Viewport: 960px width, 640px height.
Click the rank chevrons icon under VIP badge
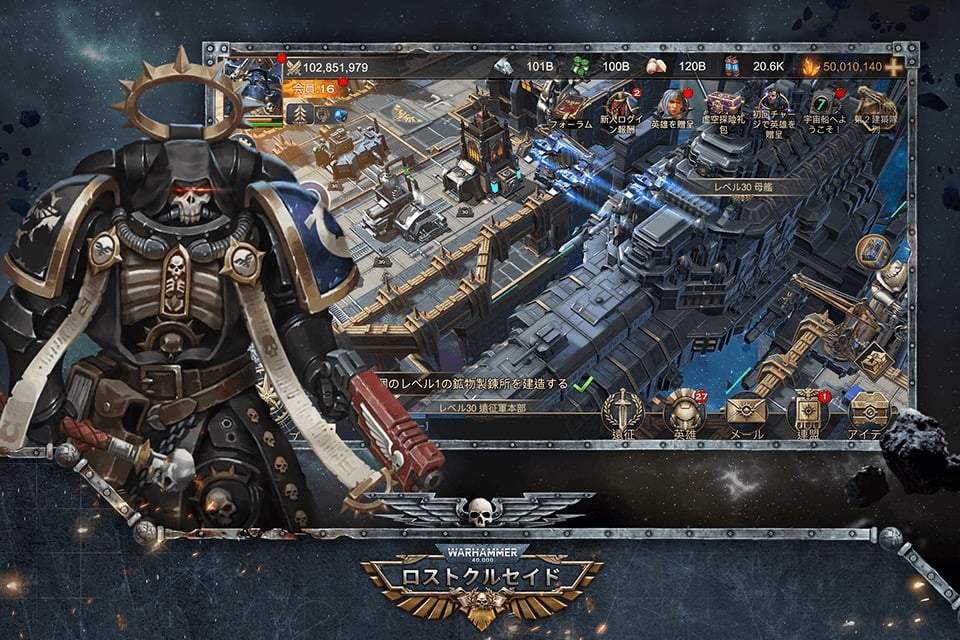coord(299,115)
